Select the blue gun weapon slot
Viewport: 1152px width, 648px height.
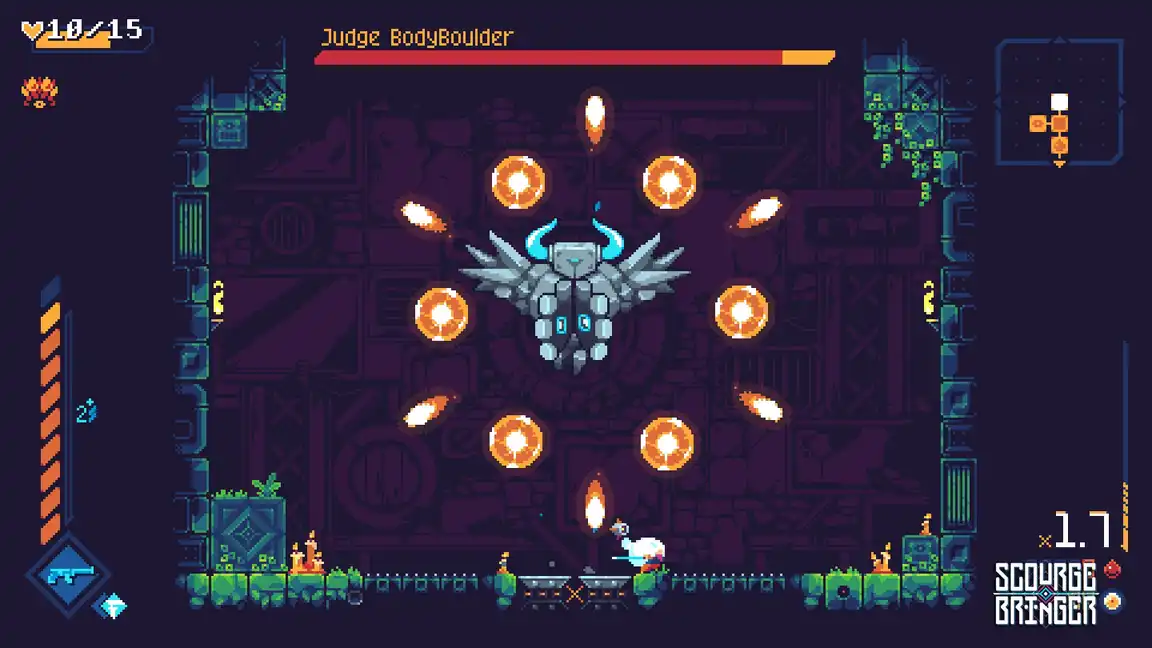pyautogui.click(x=68, y=574)
